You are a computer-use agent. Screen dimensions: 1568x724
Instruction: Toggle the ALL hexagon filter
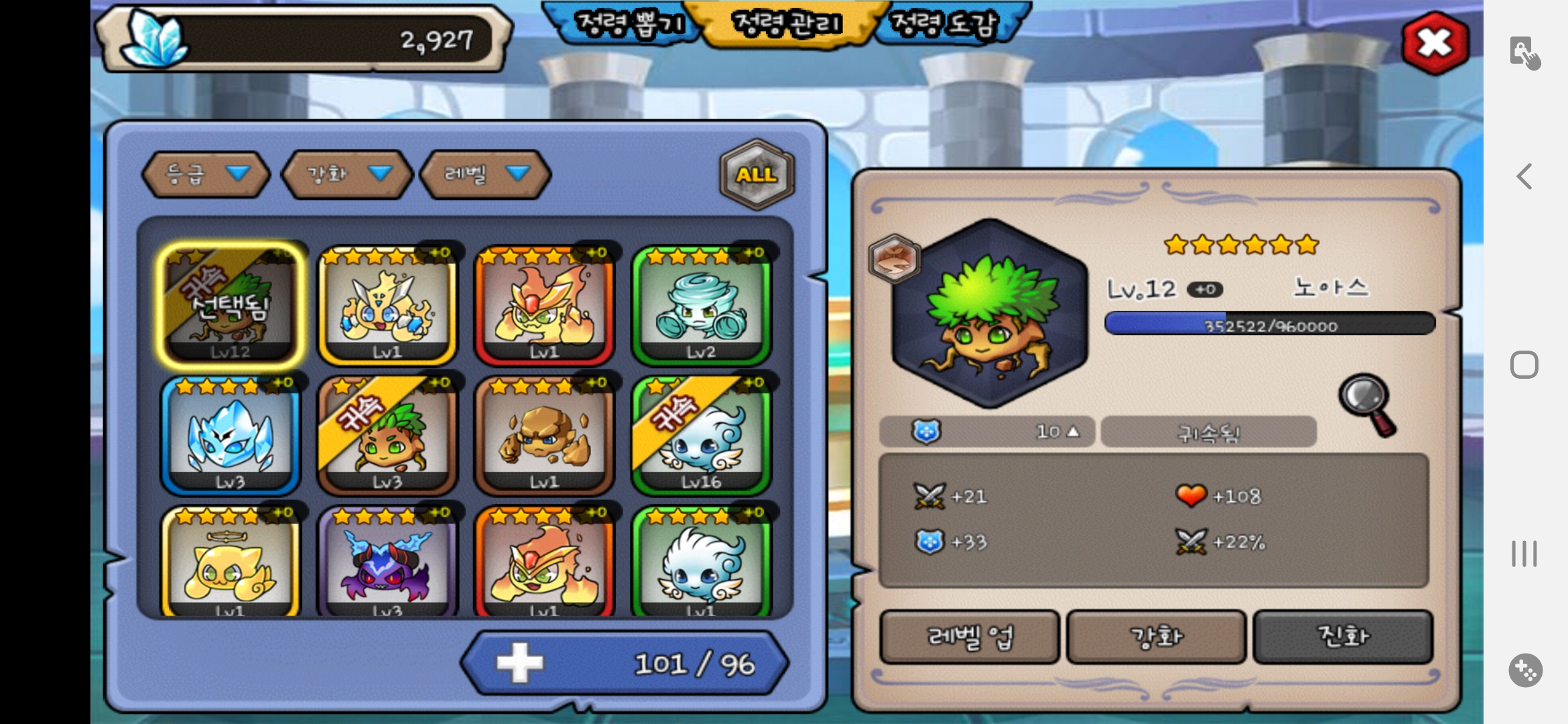point(757,174)
